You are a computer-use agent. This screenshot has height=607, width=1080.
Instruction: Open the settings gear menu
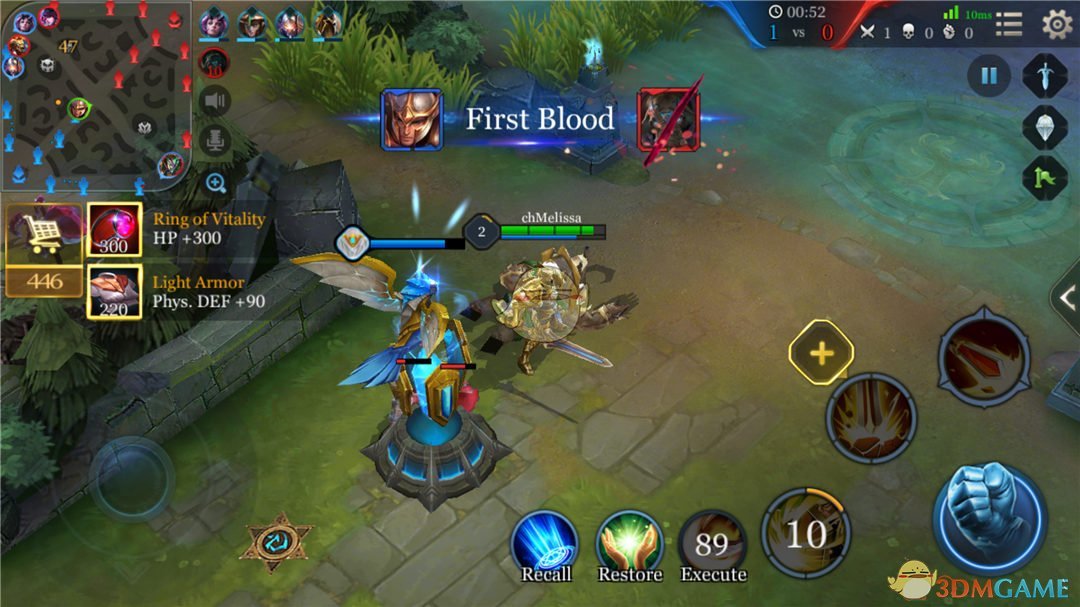(x=1056, y=24)
